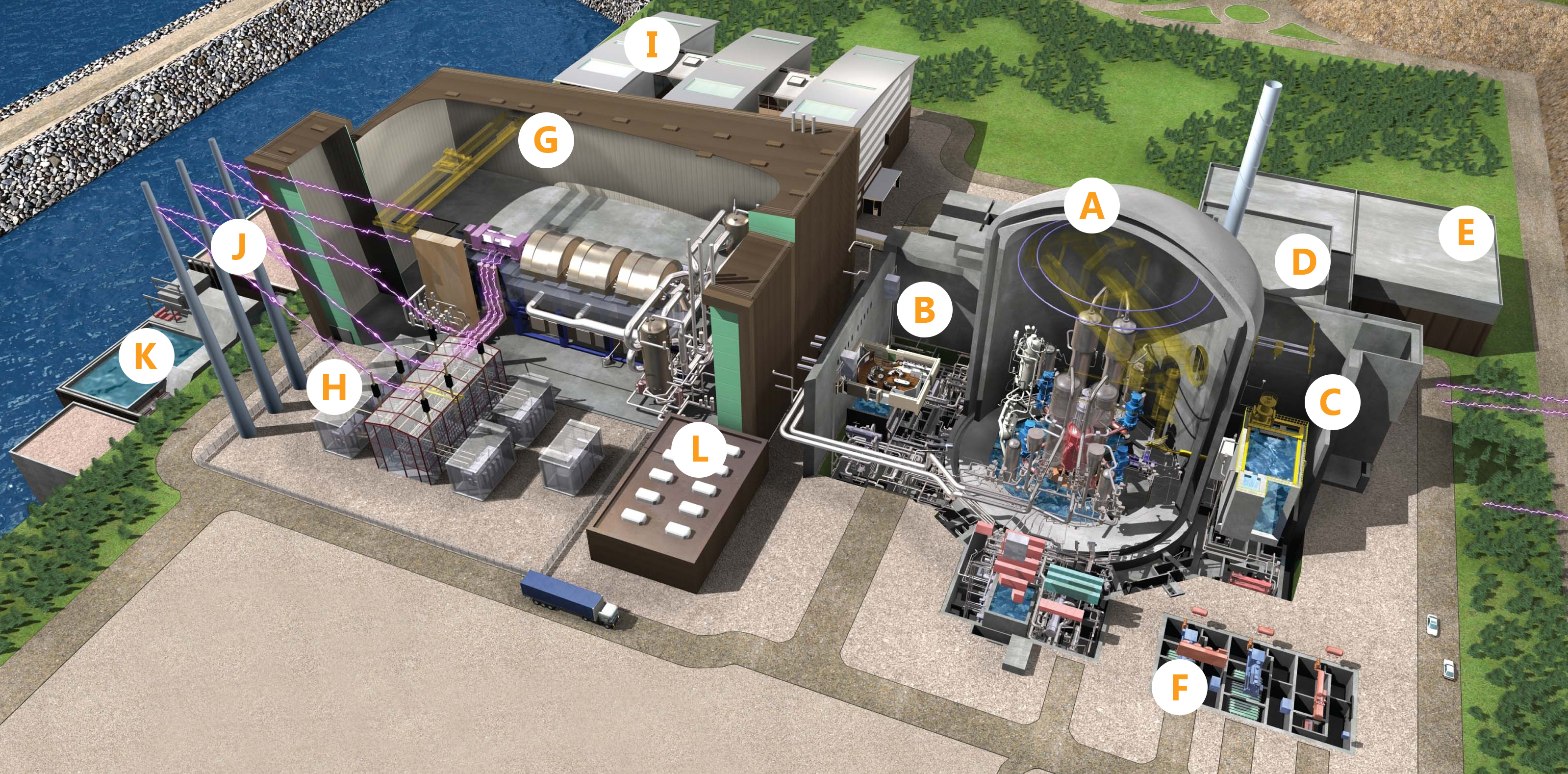Click marker G in the turbine hall
Screen dimensions: 1568x774
point(546,140)
